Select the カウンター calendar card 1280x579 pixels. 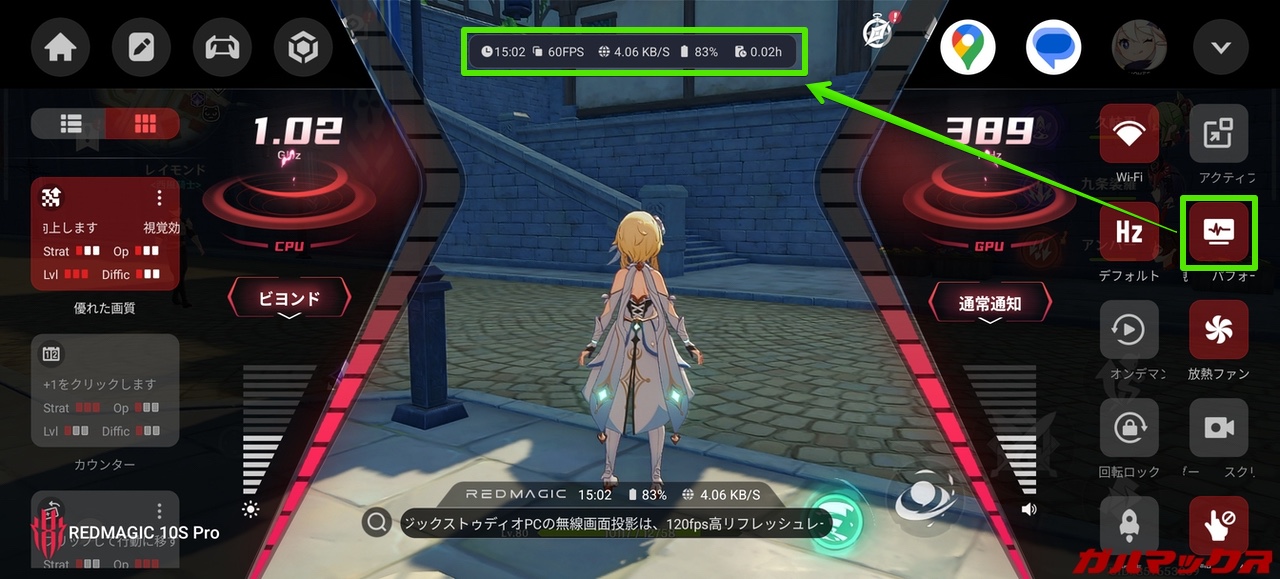[x=105, y=390]
